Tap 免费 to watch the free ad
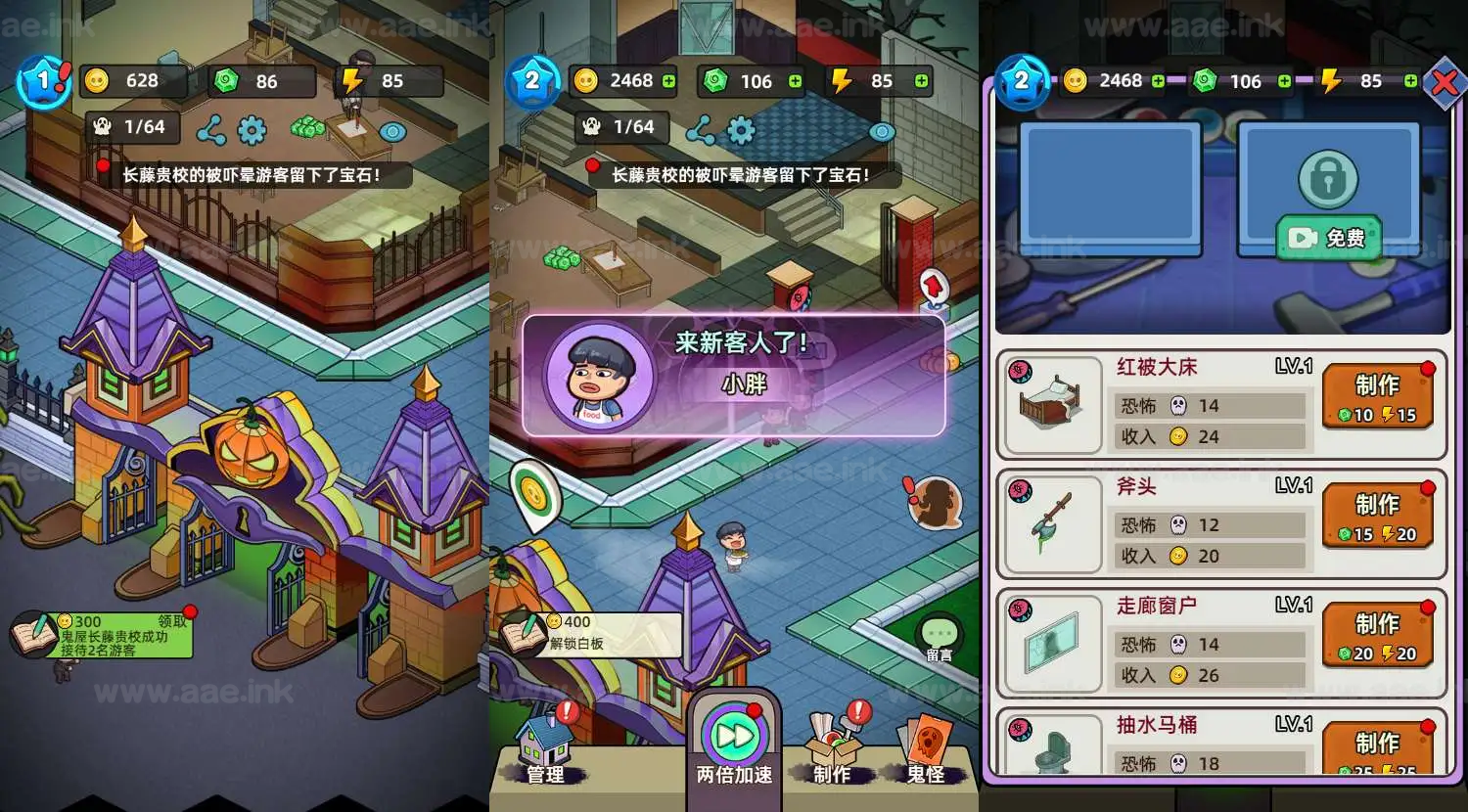The height and width of the screenshot is (812, 1468). [x=1331, y=238]
